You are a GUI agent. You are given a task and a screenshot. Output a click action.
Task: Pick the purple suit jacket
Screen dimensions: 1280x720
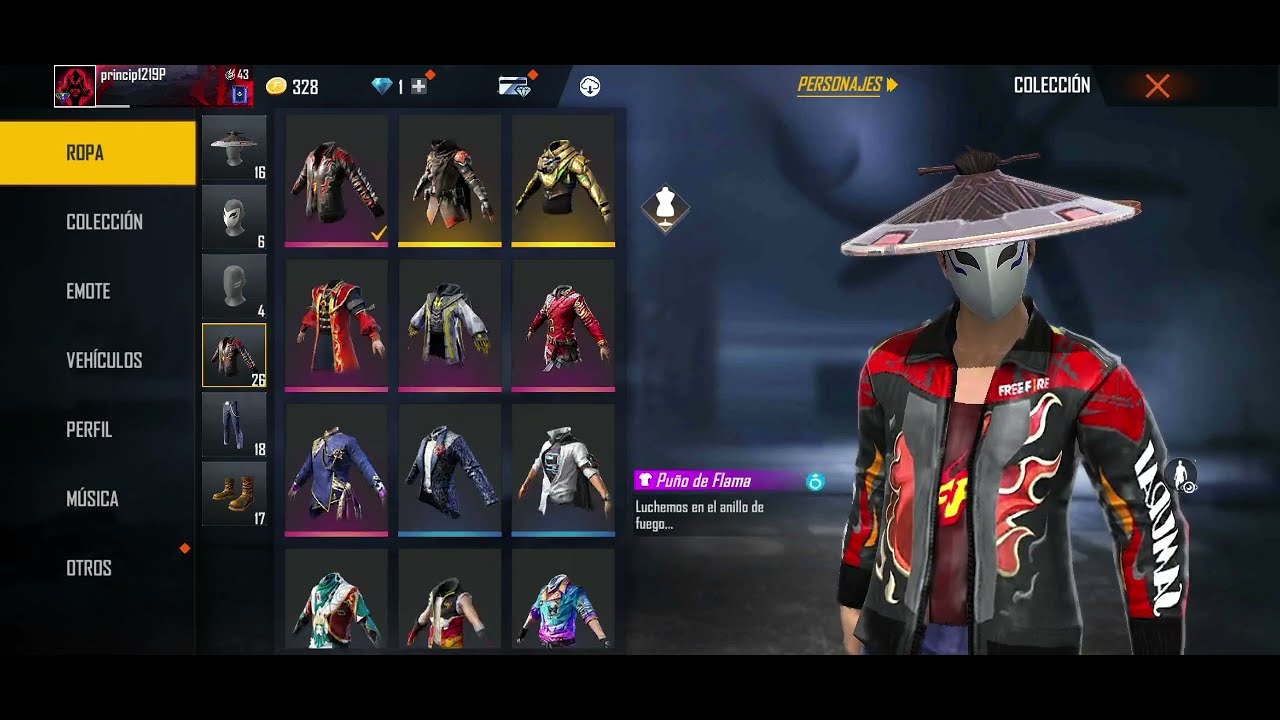[336, 469]
